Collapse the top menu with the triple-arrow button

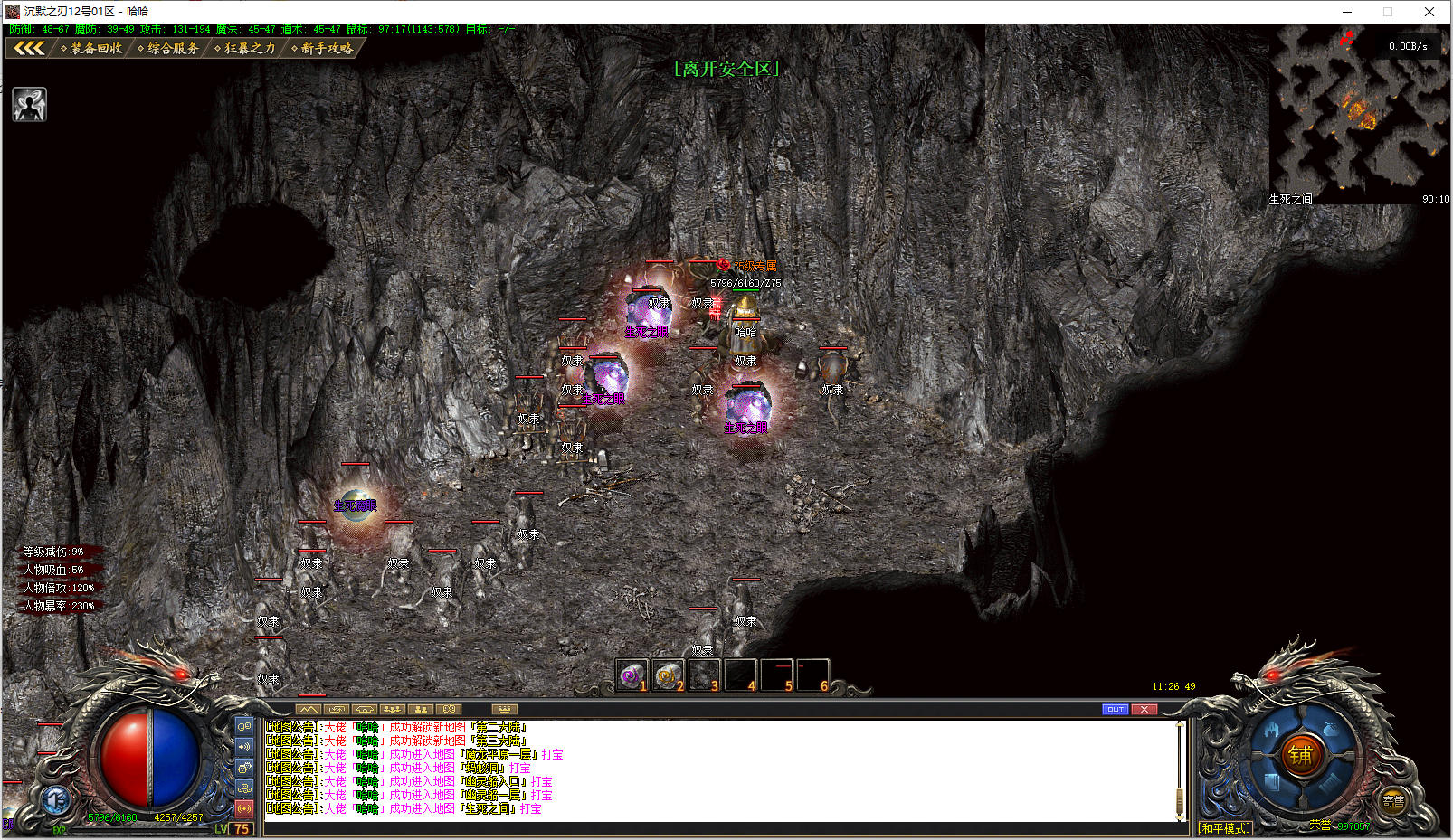click(x=28, y=48)
